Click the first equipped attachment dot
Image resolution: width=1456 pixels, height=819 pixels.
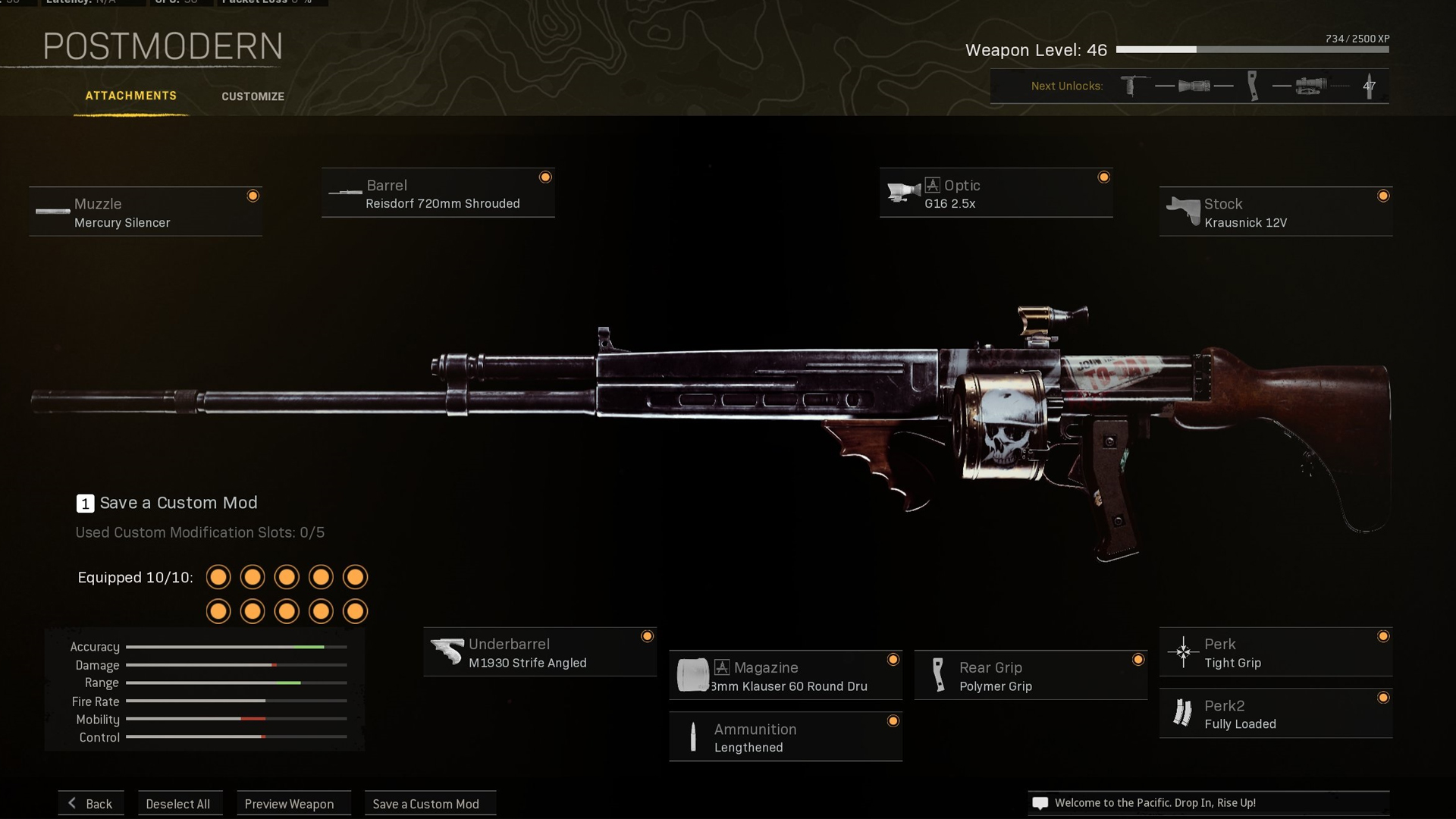(x=218, y=577)
